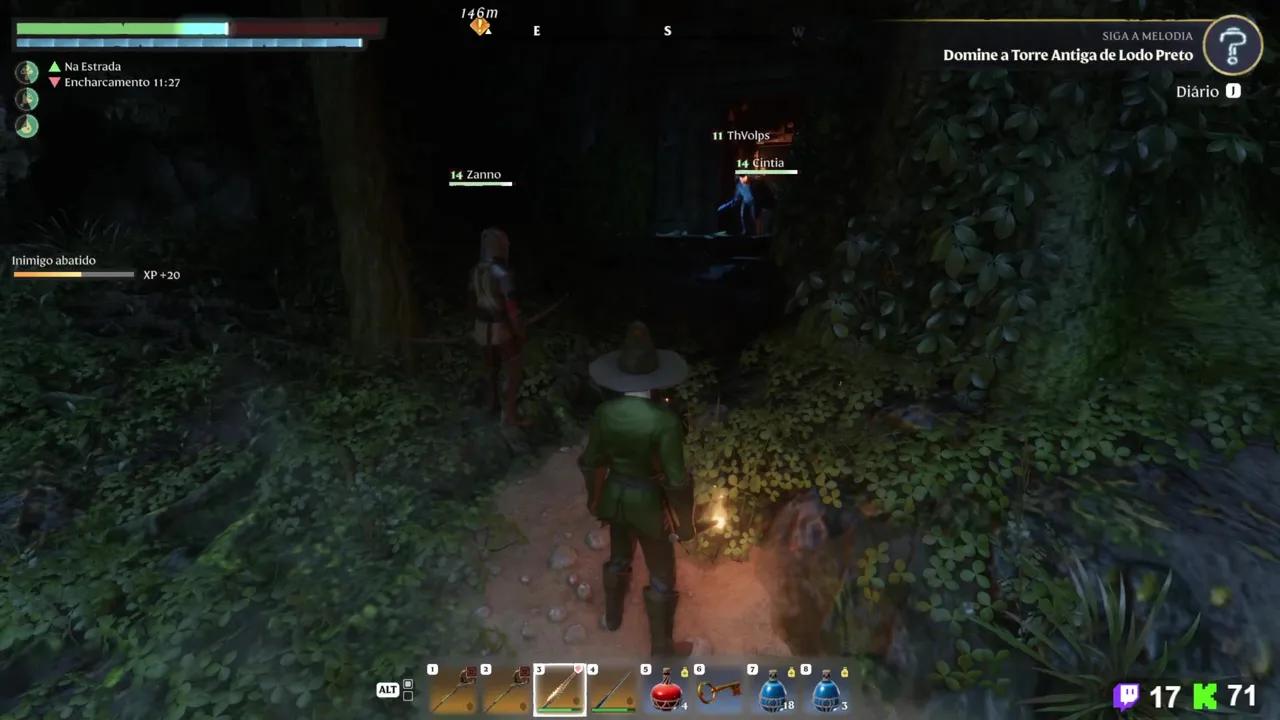Toggle the upper ALT modifier checkbox
This screenshot has height=720, width=1280.
406,683
